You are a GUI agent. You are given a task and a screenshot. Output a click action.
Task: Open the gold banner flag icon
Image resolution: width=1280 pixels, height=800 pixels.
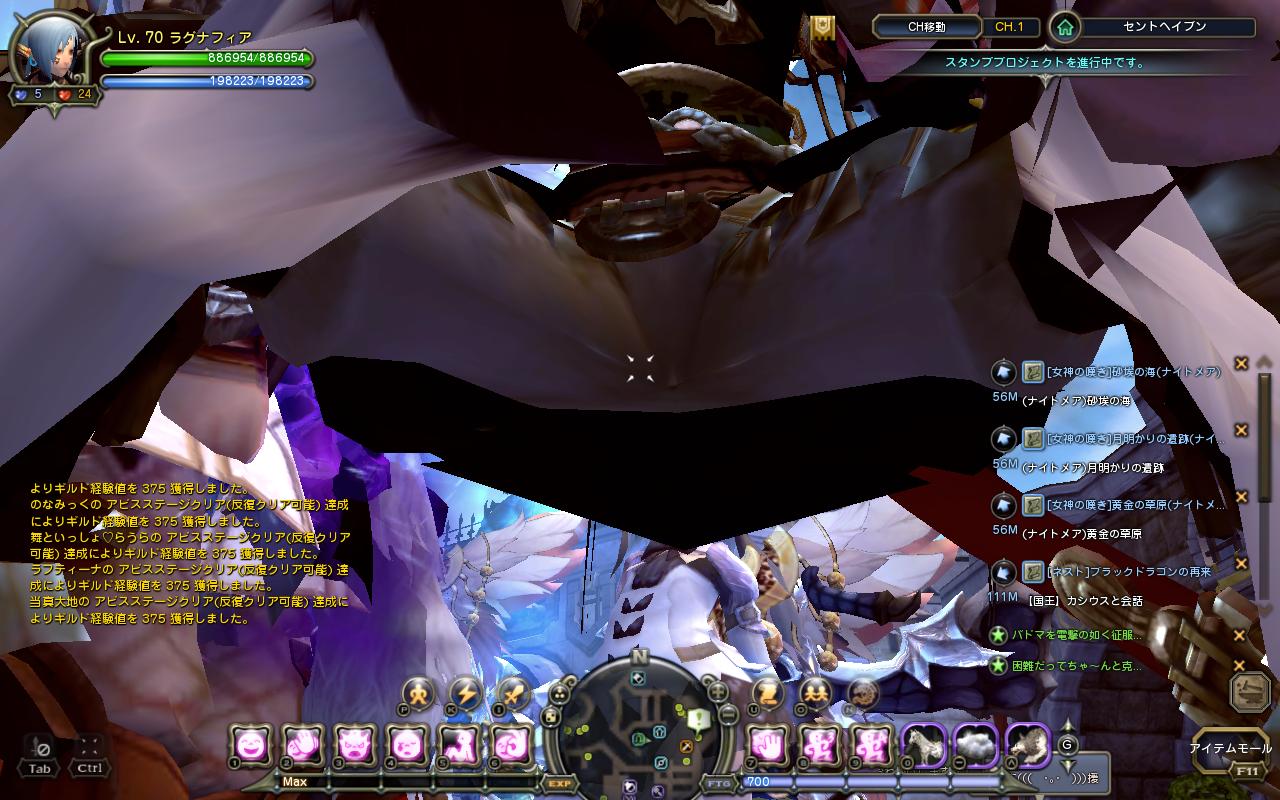pyautogui.click(x=822, y=28)
